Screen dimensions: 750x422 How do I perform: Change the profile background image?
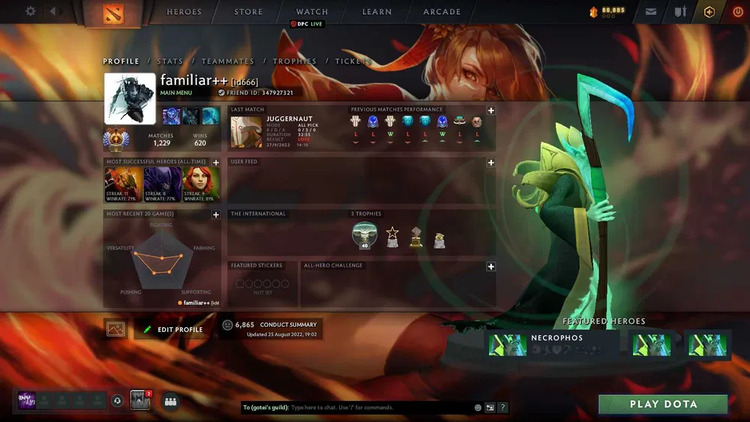[116, 328]
